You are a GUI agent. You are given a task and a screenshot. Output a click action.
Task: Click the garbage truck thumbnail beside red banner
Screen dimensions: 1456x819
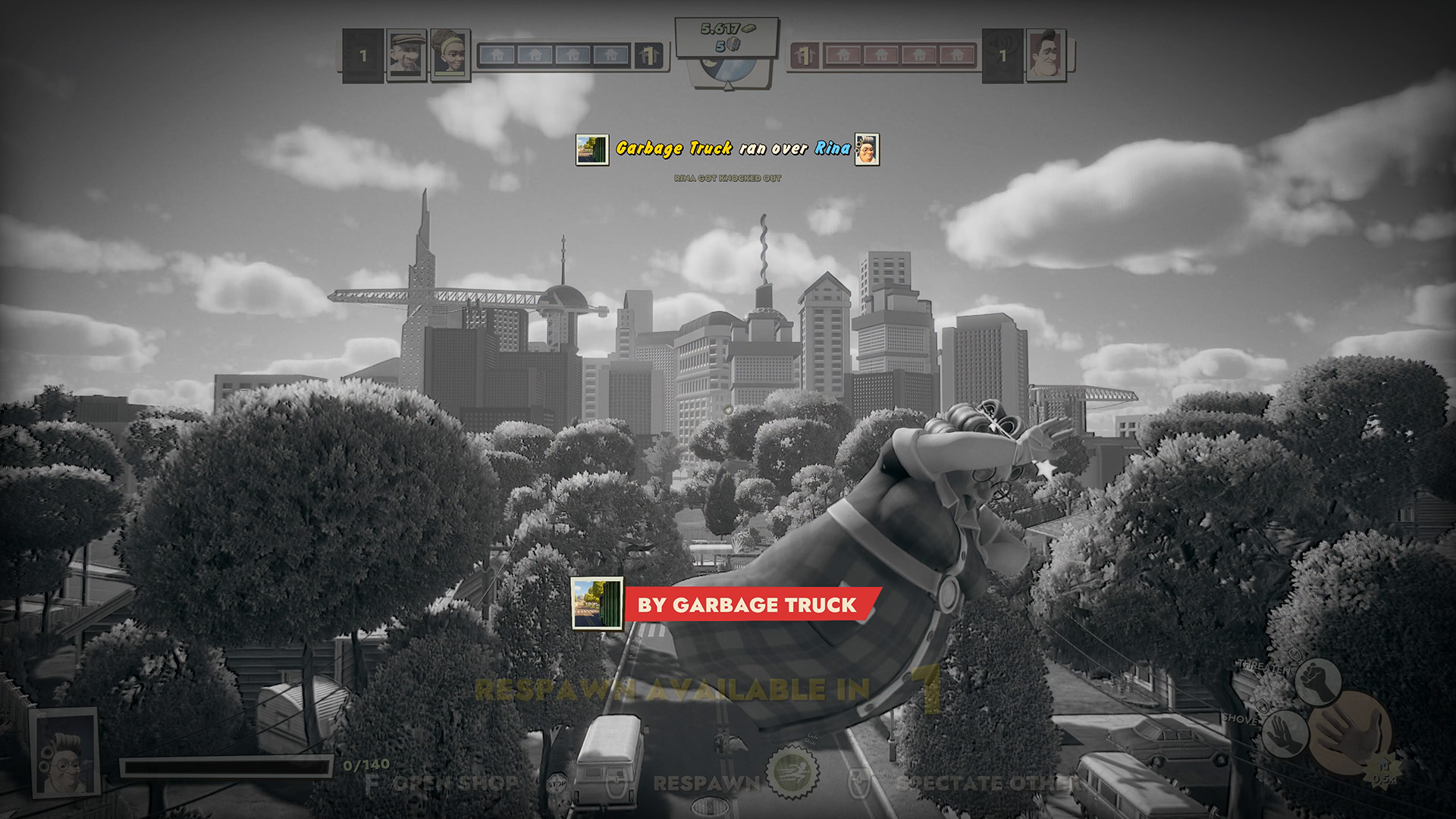(597, 604)
